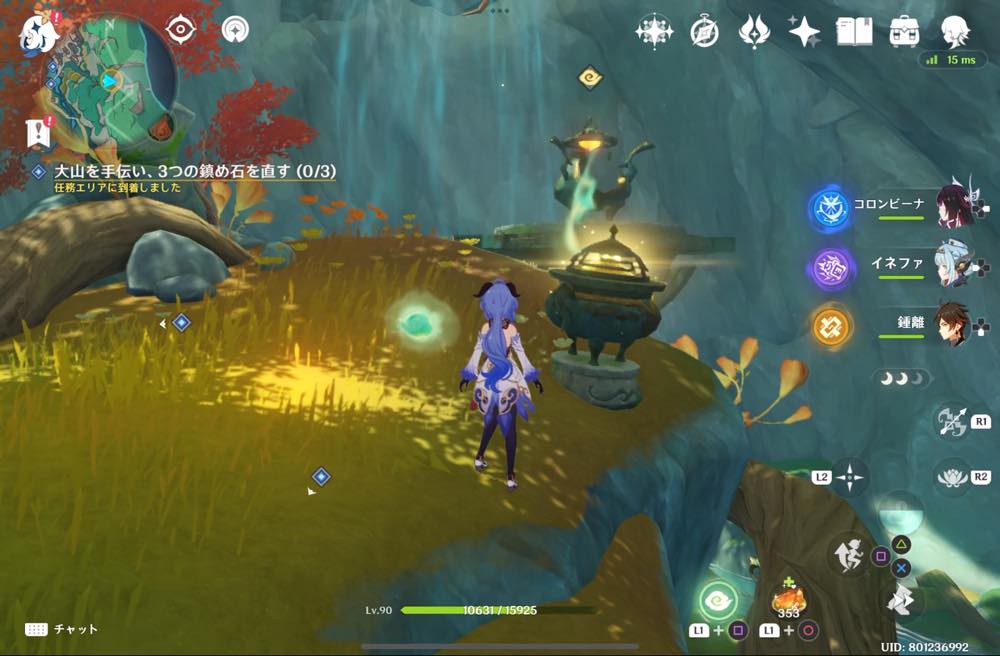1000x656 pixels.
Task: Open the winged battle pass icon
Action: [x=753, y=32]
